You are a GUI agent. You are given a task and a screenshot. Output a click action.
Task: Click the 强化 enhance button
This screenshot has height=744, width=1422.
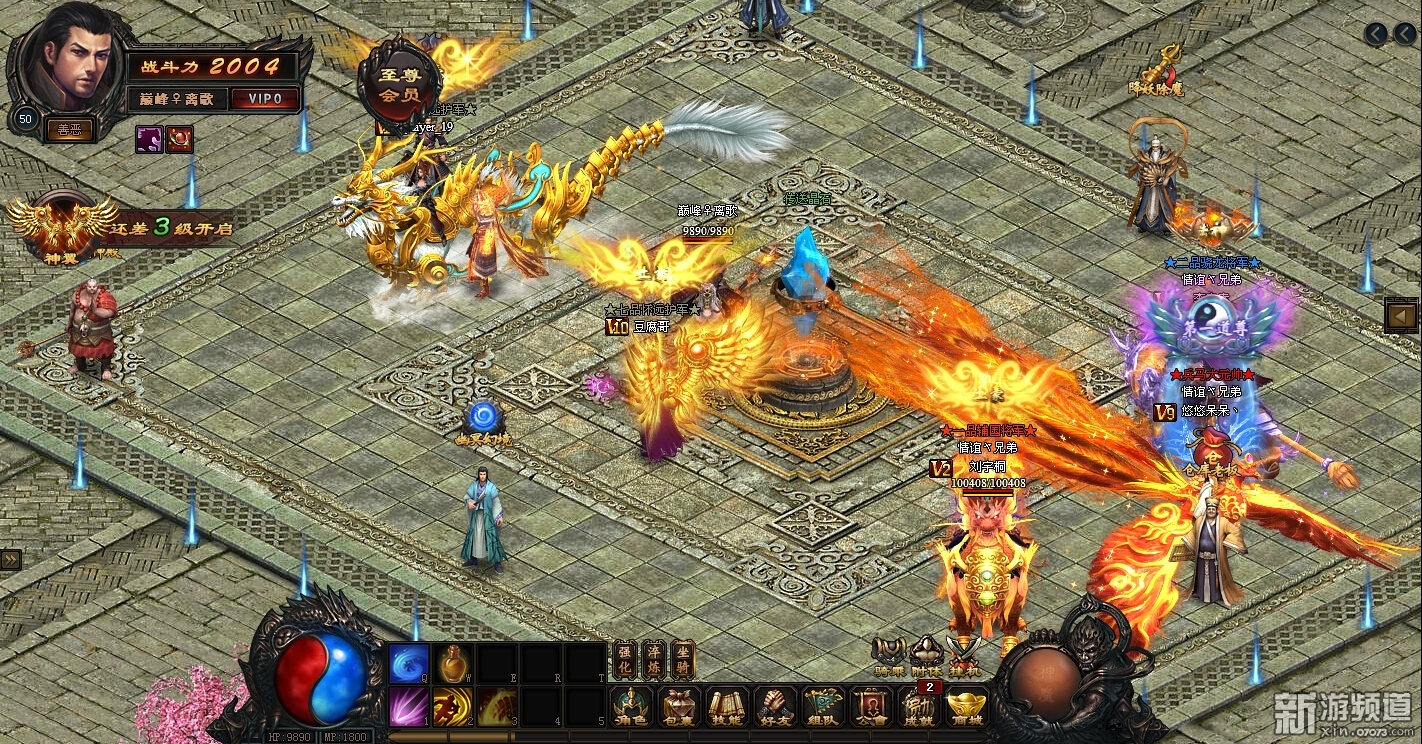click(x=624, y=660)
